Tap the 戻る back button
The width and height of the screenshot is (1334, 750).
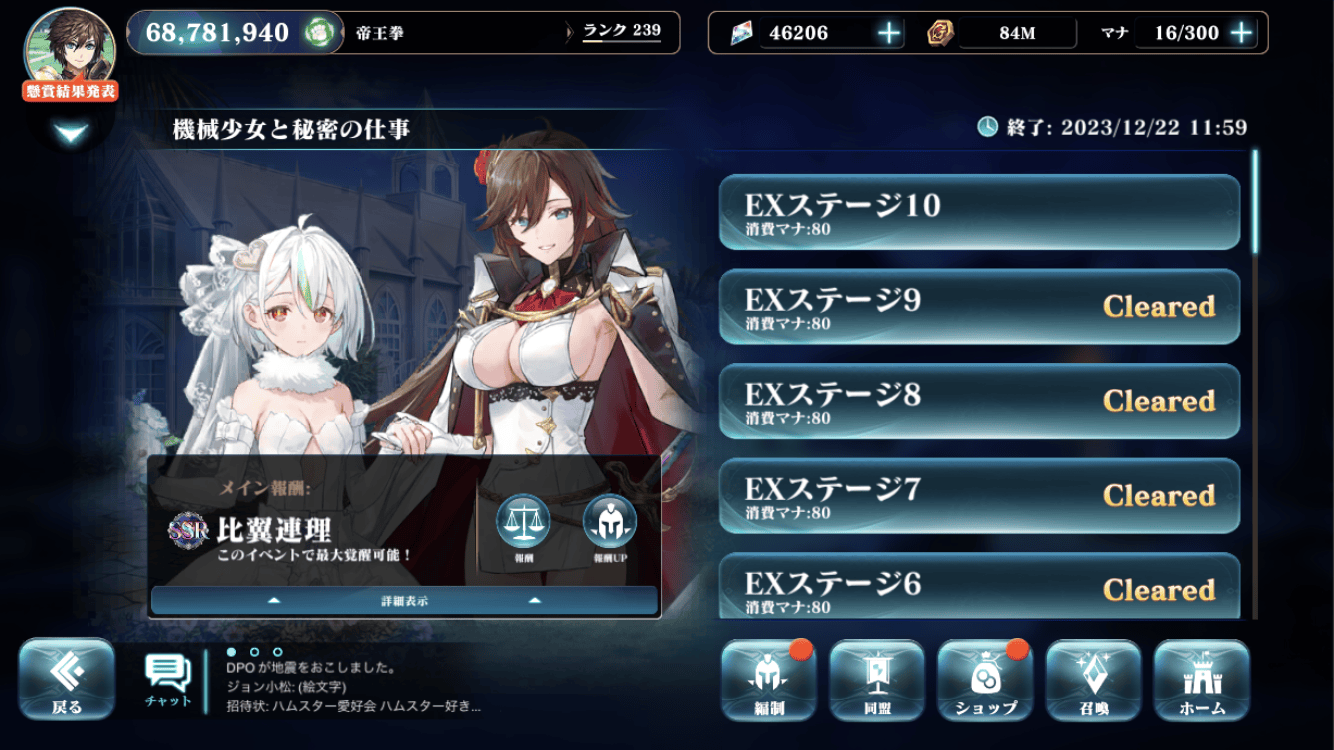pos(67,680)
